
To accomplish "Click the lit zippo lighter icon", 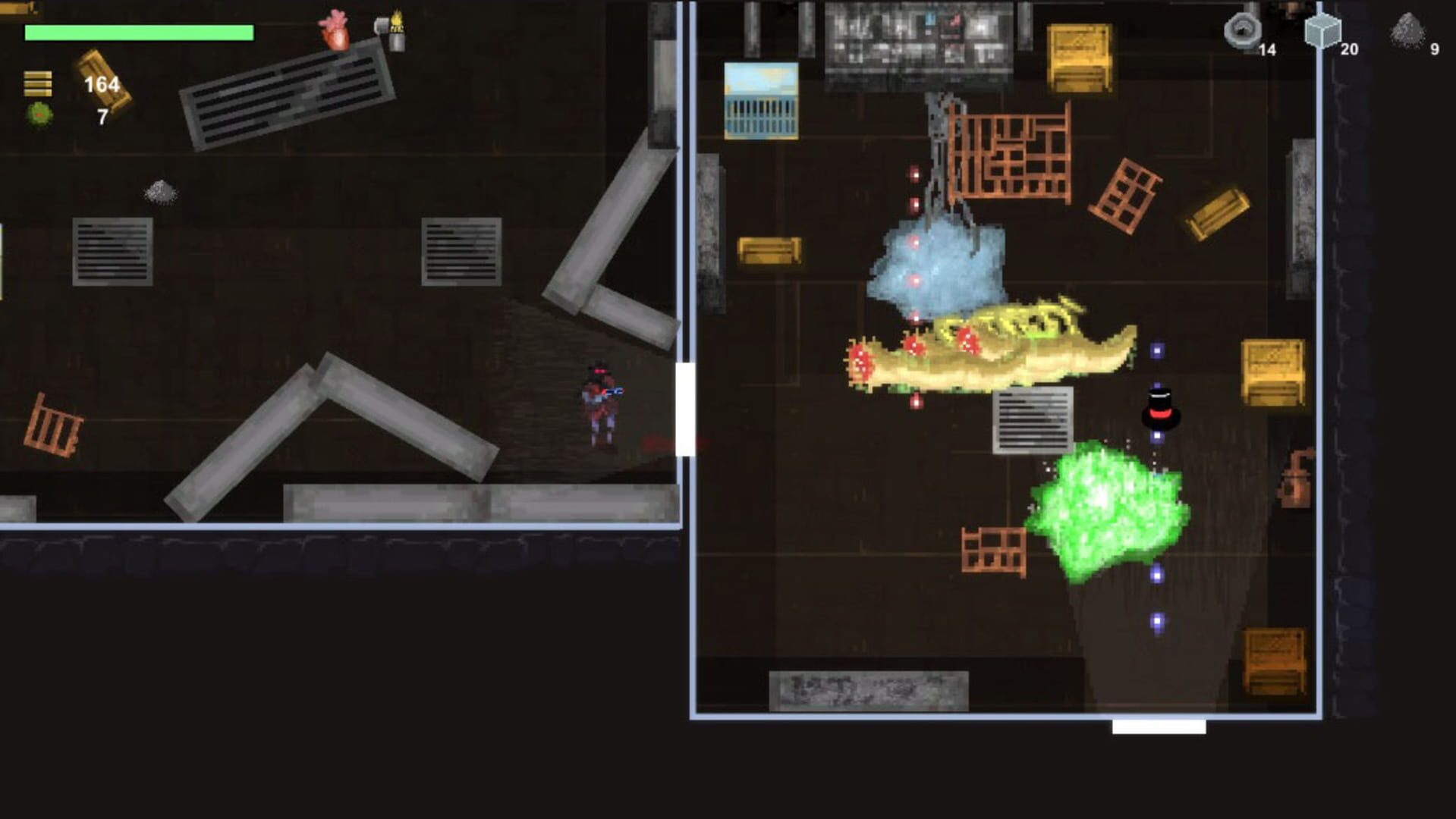I will click(398, 33).
